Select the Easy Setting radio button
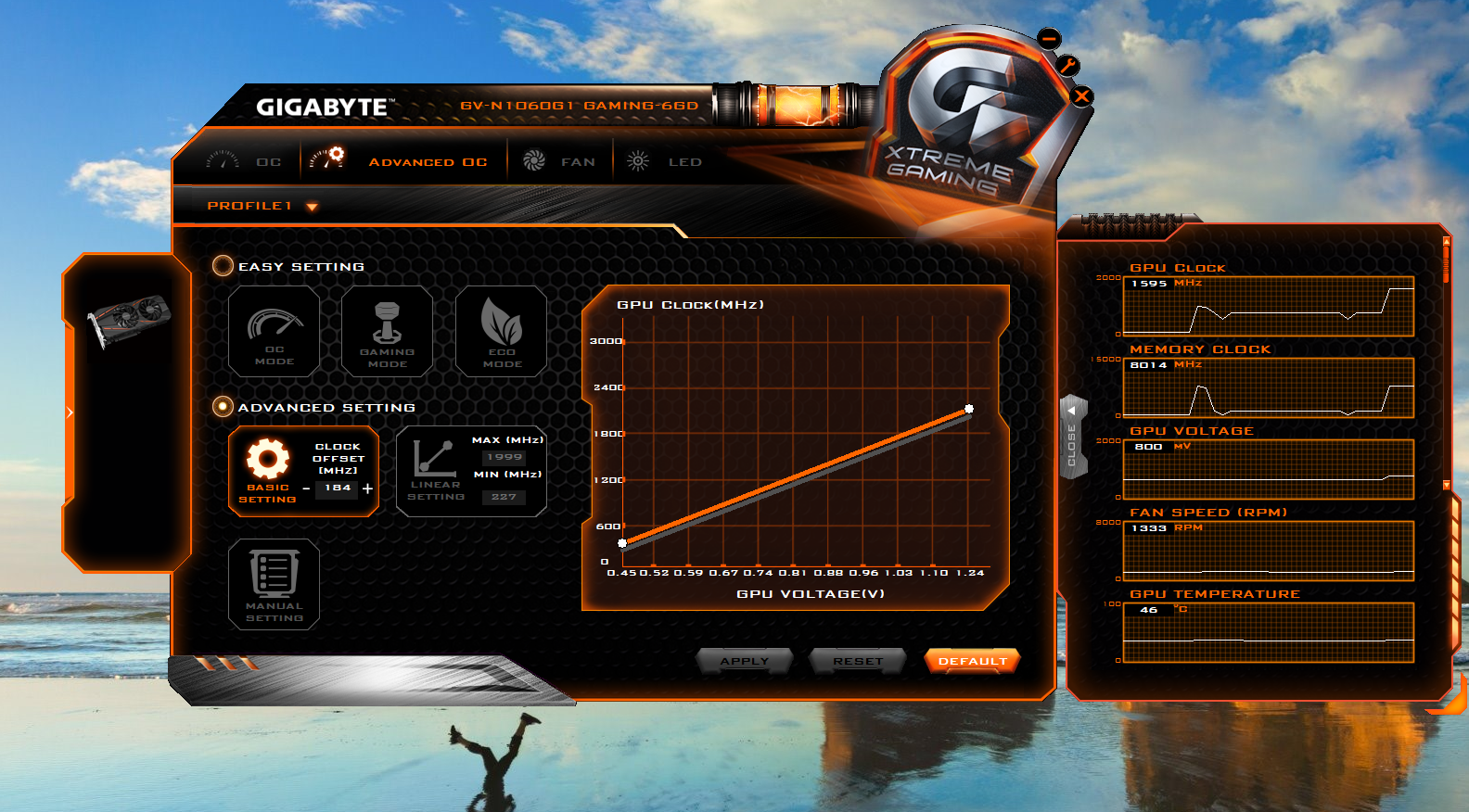The height and width of the screenshot is (812, 1469). [223, 266]
